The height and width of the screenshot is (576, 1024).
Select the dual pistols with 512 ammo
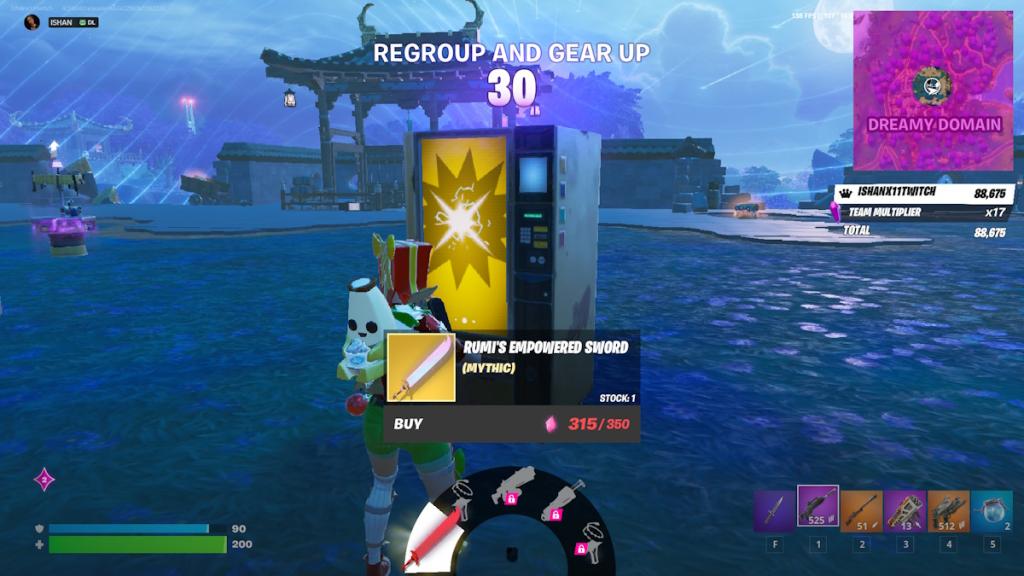click(x=948, y=509)
